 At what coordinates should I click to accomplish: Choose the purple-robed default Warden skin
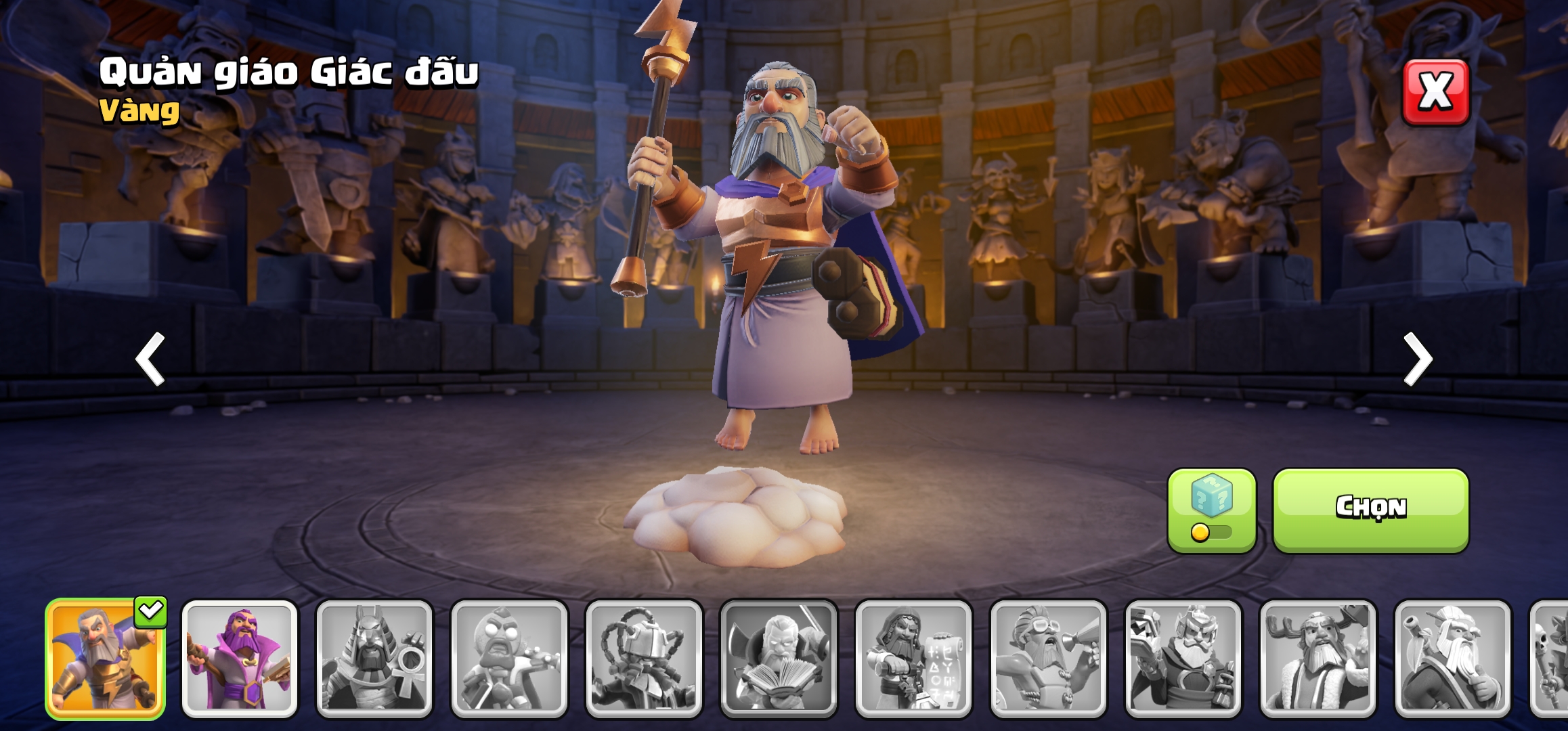coord(240,659)
